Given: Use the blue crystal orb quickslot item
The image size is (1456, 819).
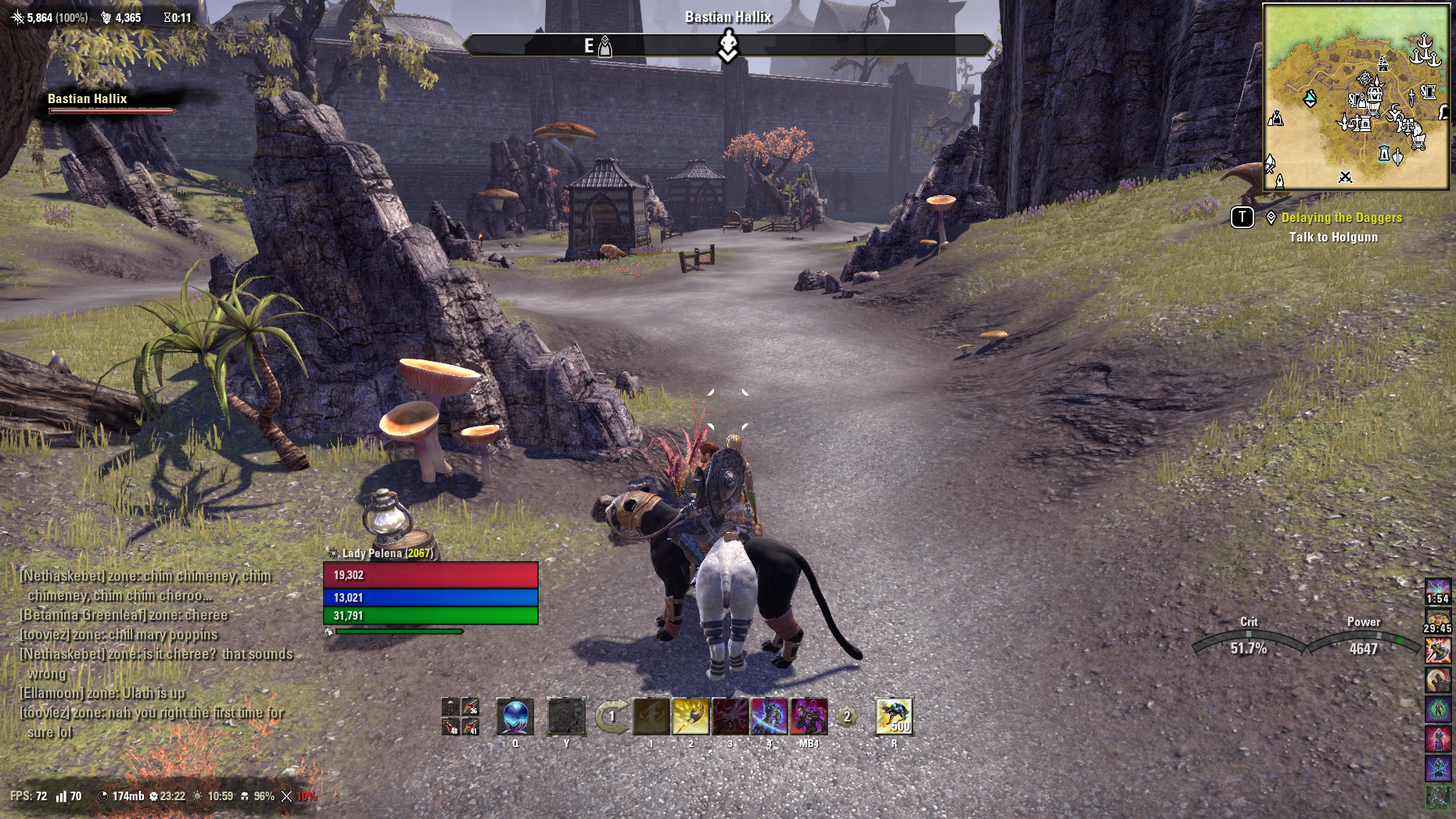Looking at the screenshot, I should [x=515, y=717].
